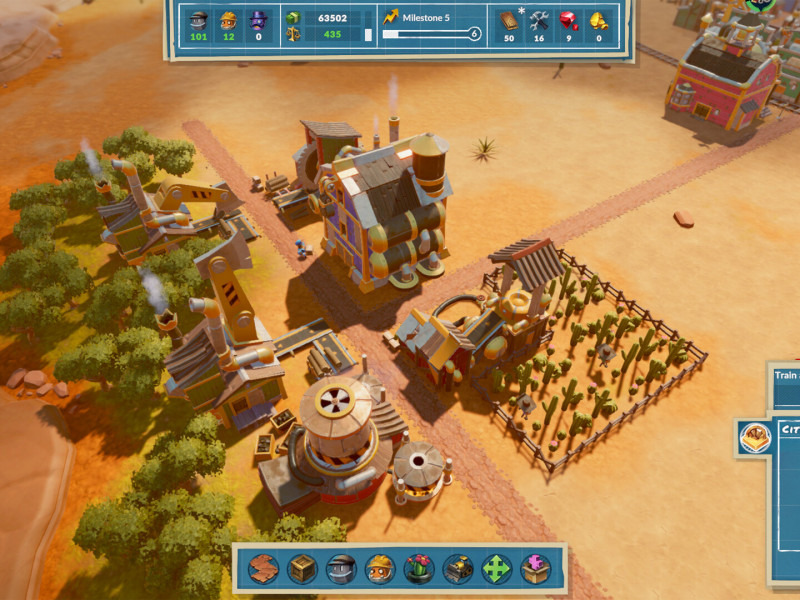Activate the bulldozer demolish tool

pyautogui.click(x=458, y=569)
